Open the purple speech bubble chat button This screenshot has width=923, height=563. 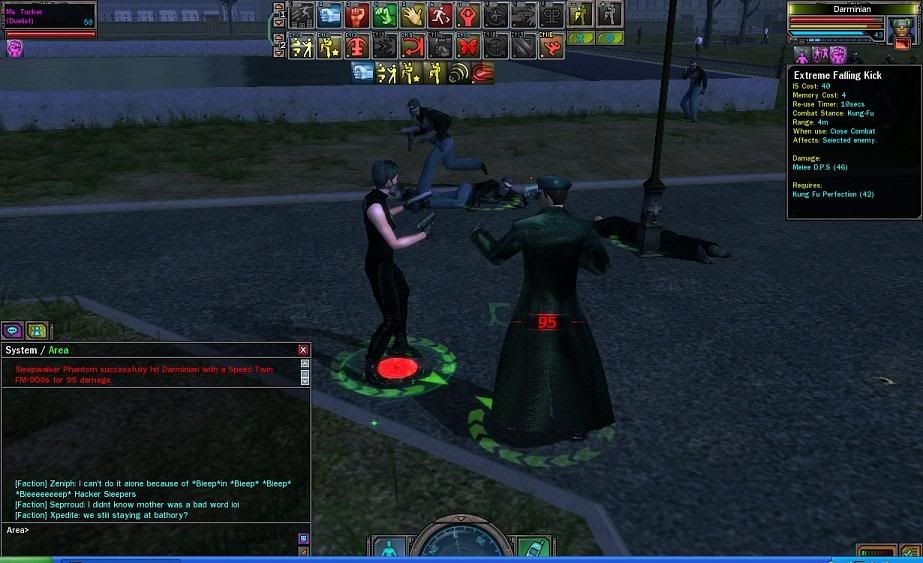[x=13, y=330]
